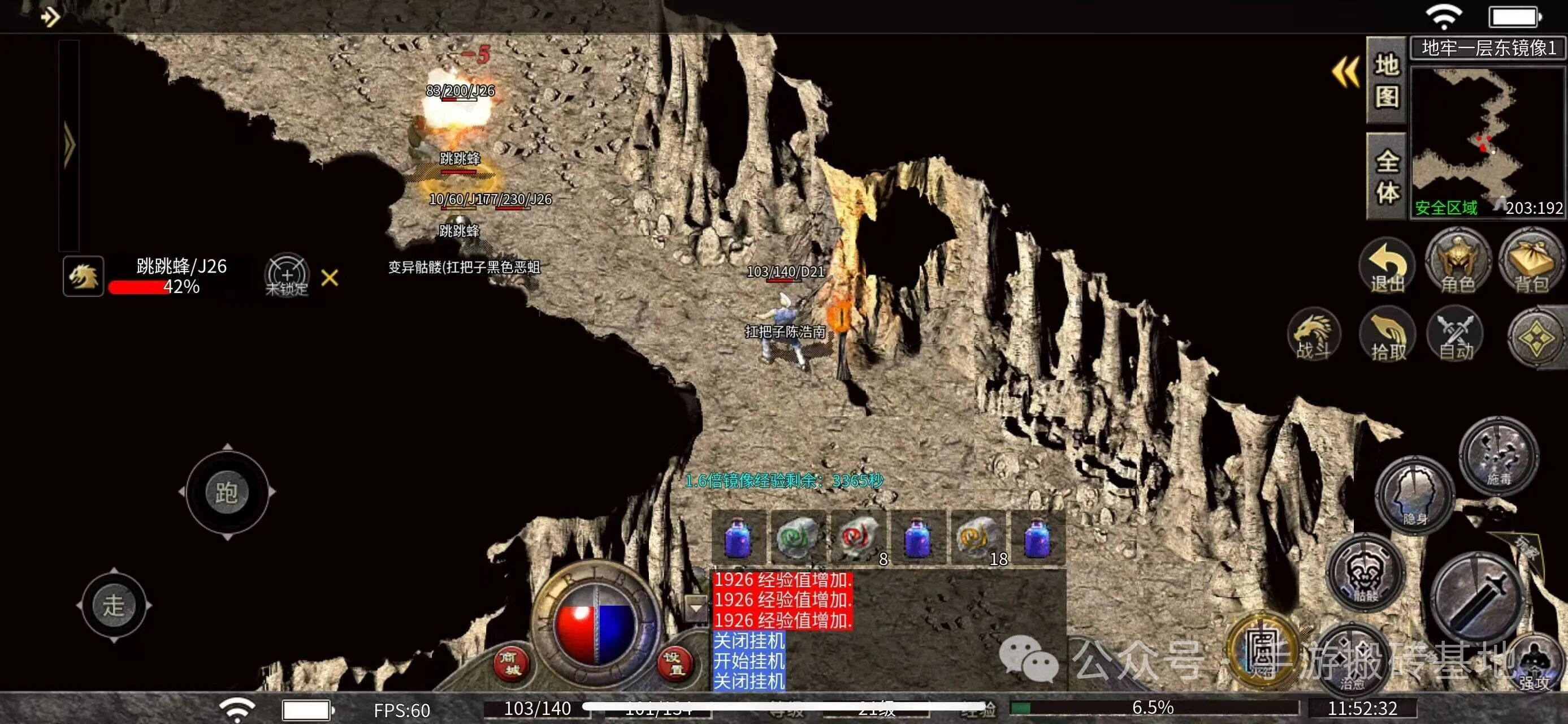Open the 设置 settings
This screenshot has width=1568, height=724.
pos(675,663)
